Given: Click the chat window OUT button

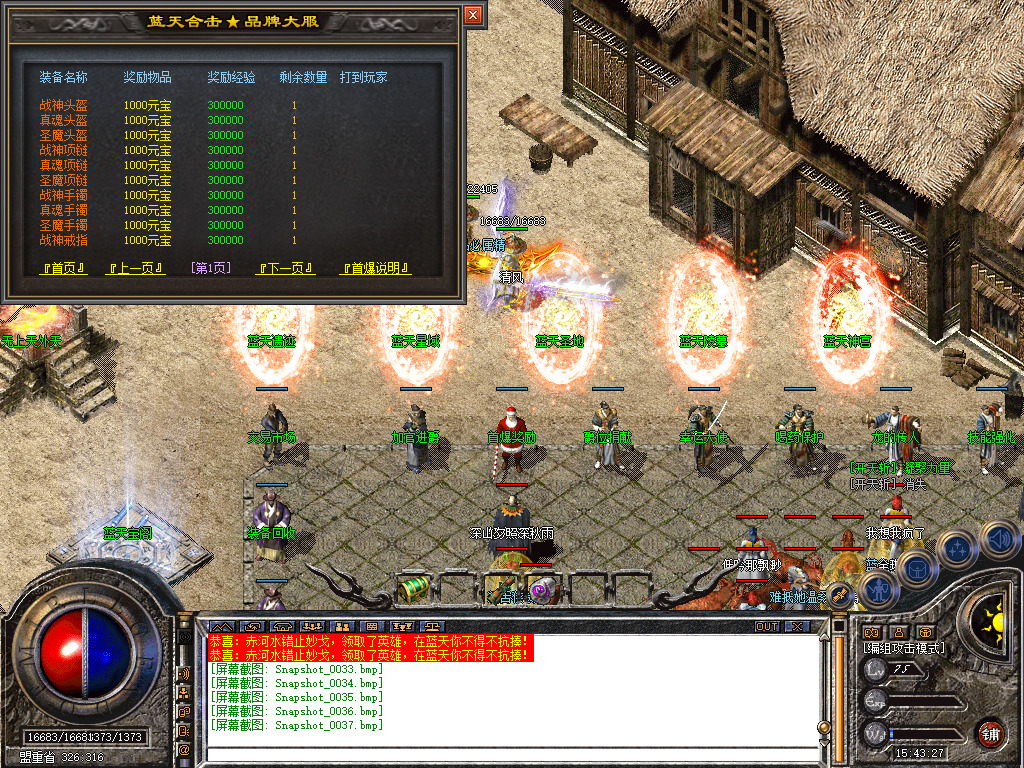Looking at the screenshot, I should point(766,626).
